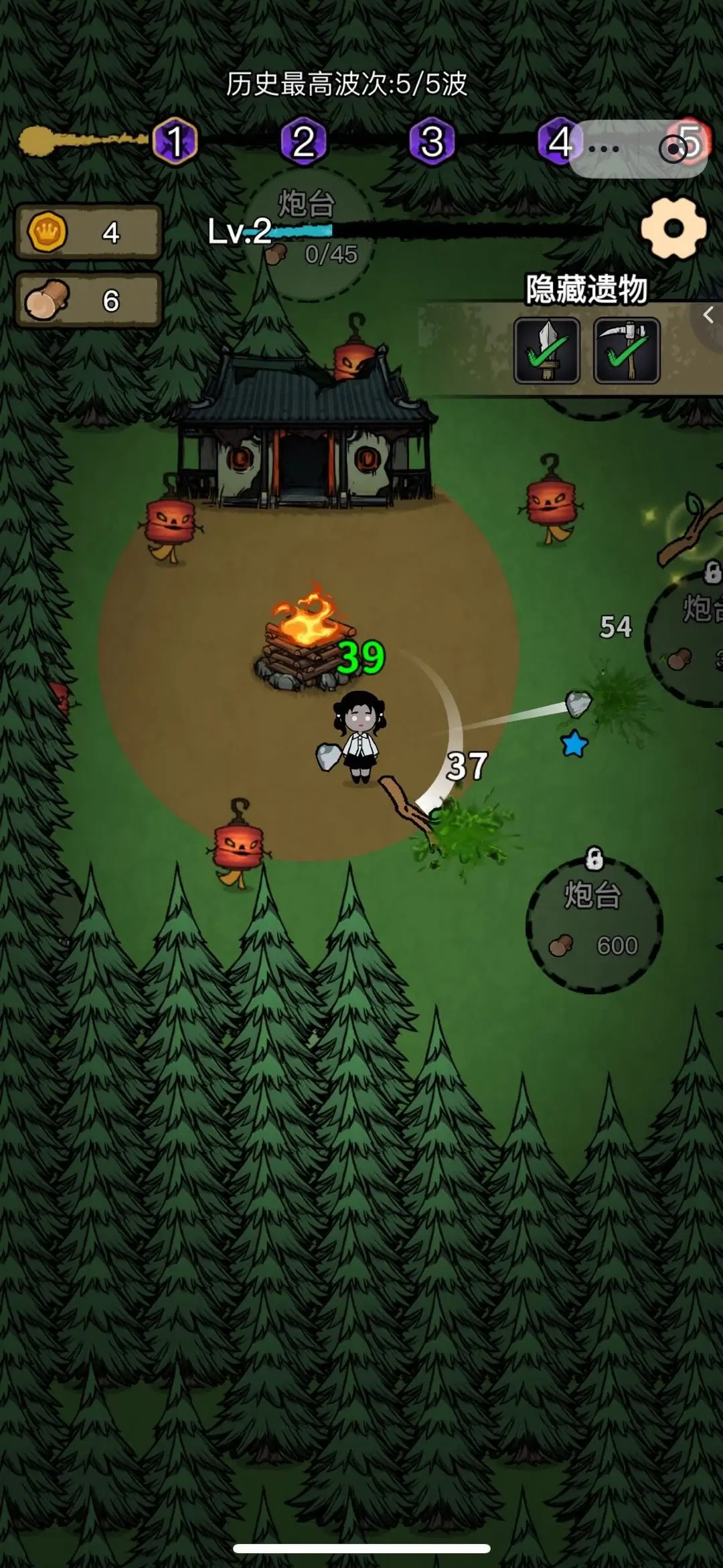The width and height of the screenshot is (723, 1568).
Task: Click the wave 2 marker
Action: pos(303,141)
